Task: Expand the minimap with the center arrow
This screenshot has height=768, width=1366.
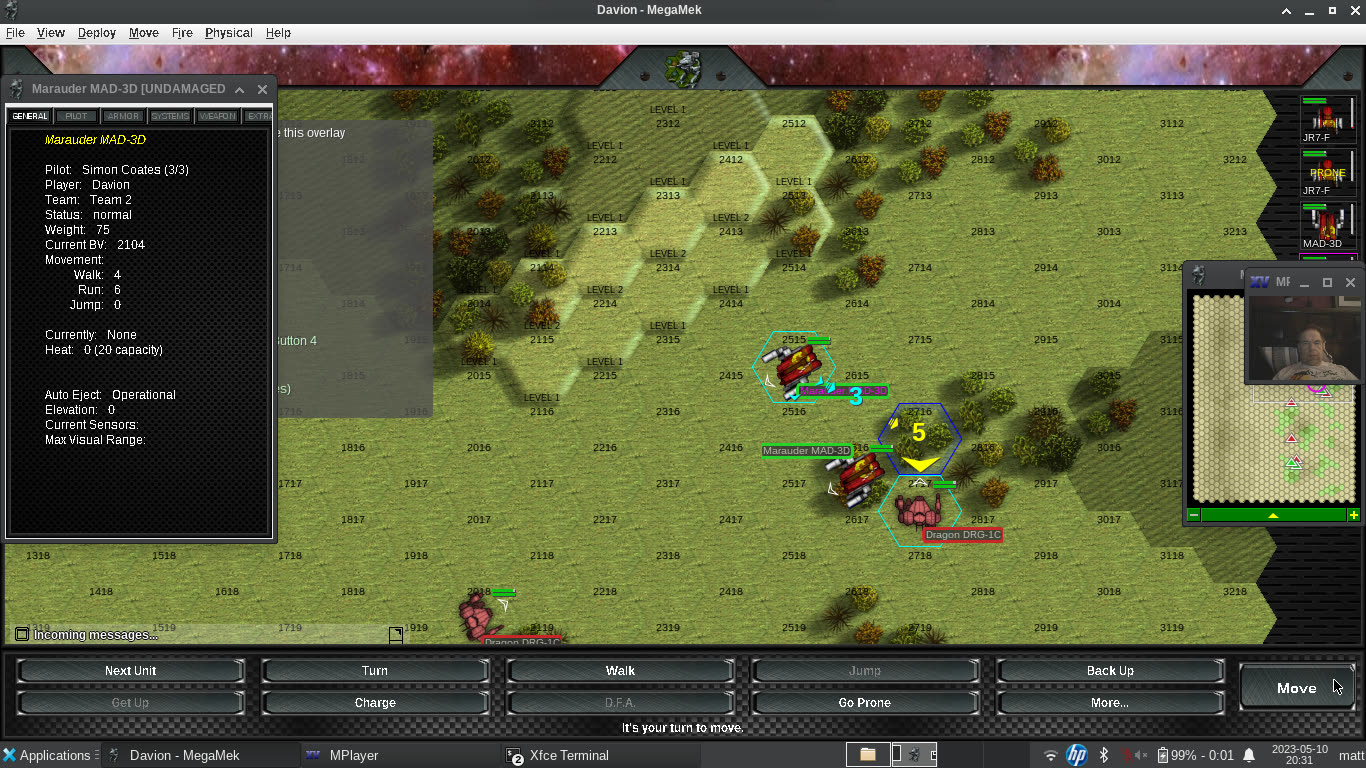Action: (x=1273, y=514)
